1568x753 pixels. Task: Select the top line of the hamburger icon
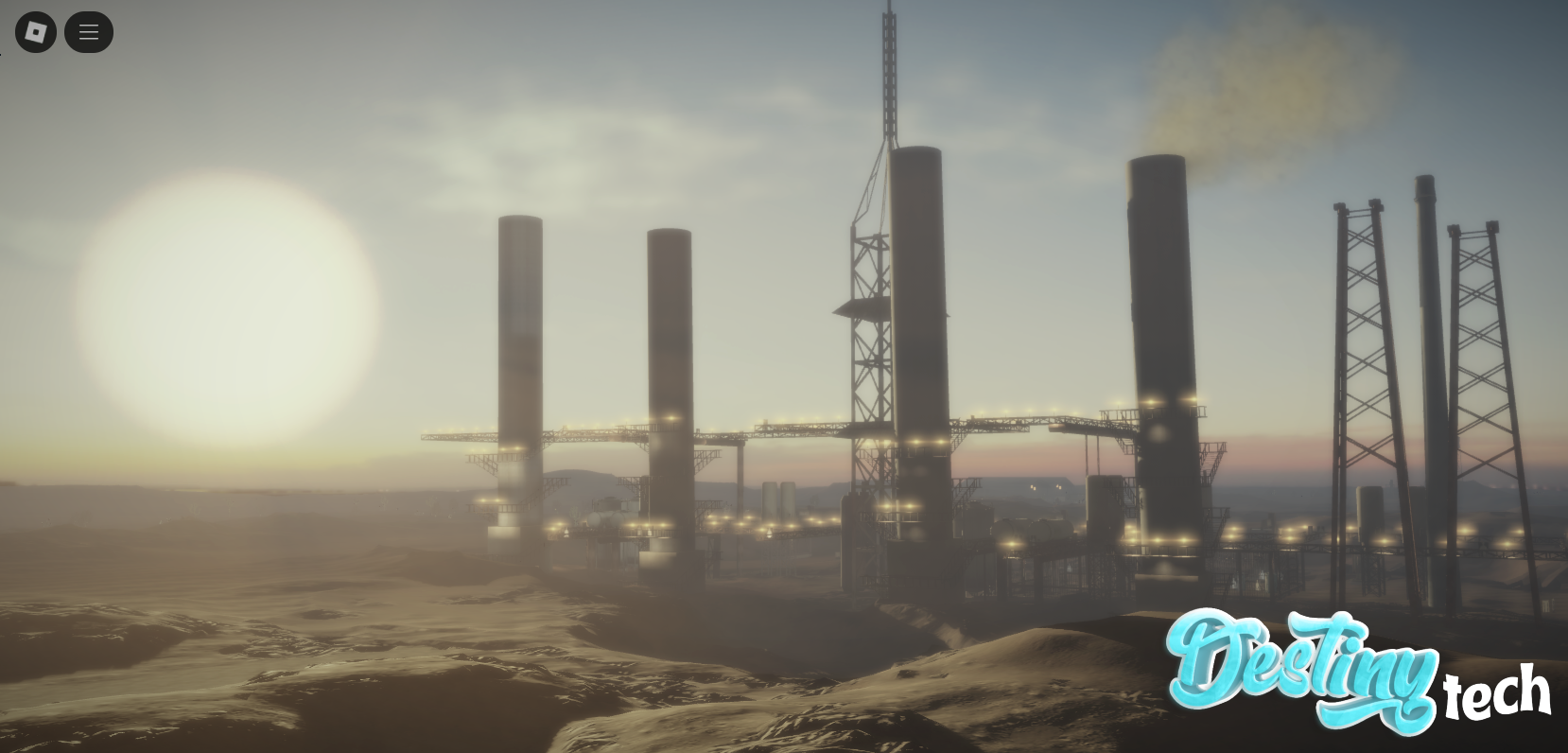coord(89,25)
